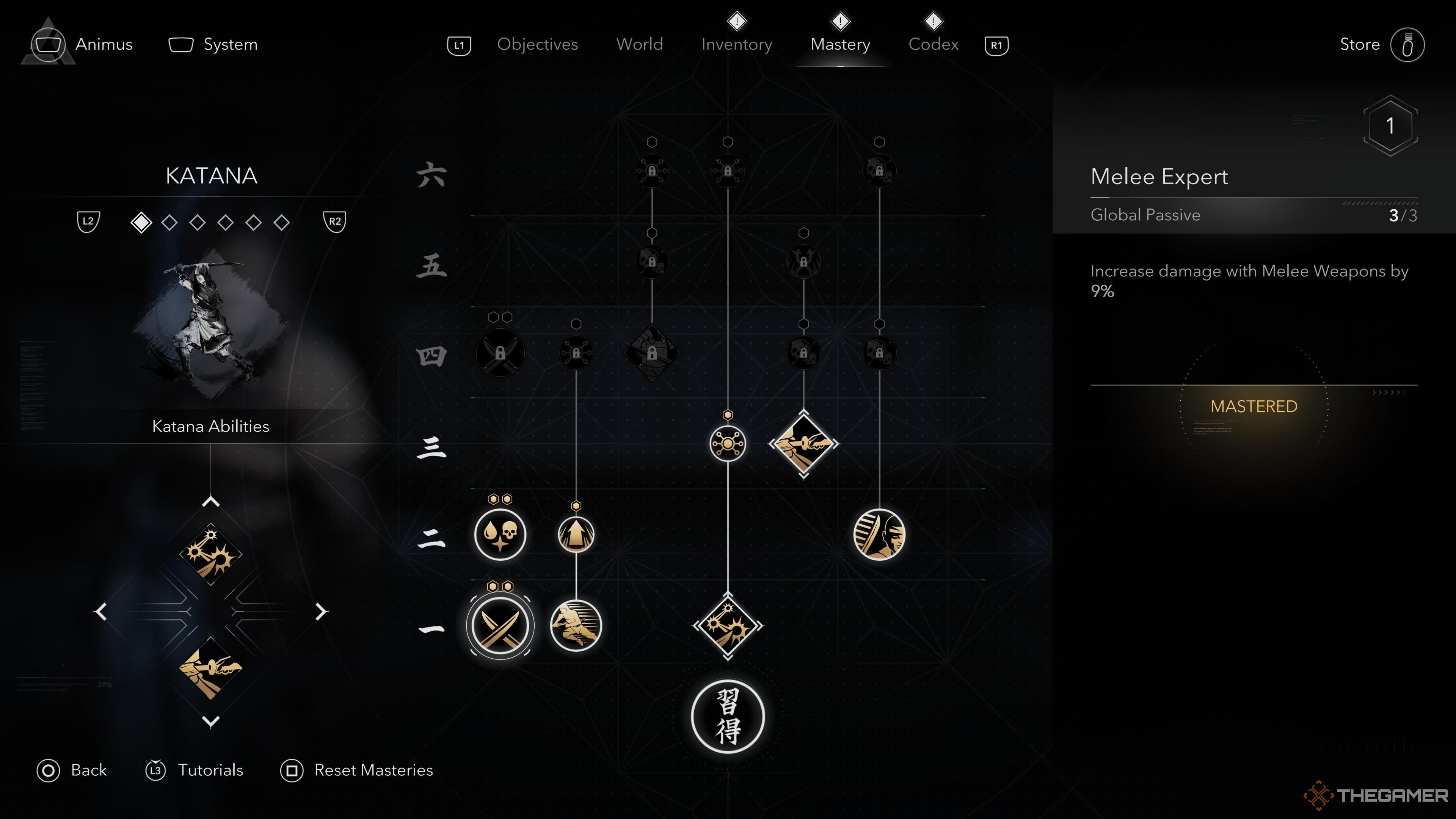This screenshot has width=1456, height=819.
Task: Click the 習得 mastery circle node
Action: point(728,716)
